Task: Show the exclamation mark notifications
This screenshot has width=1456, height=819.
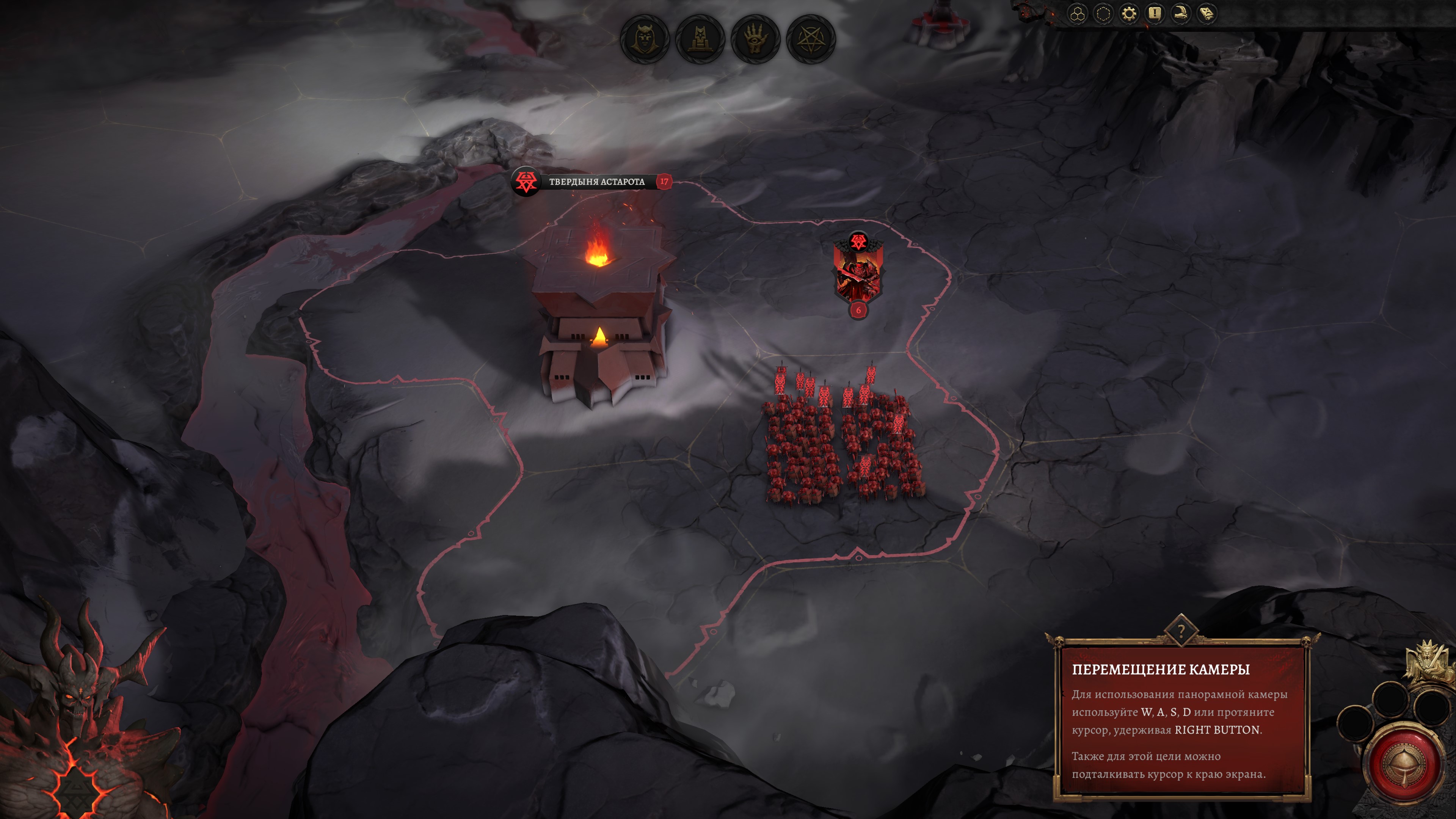Action: pyautogui.click(x=1154, y=14)
